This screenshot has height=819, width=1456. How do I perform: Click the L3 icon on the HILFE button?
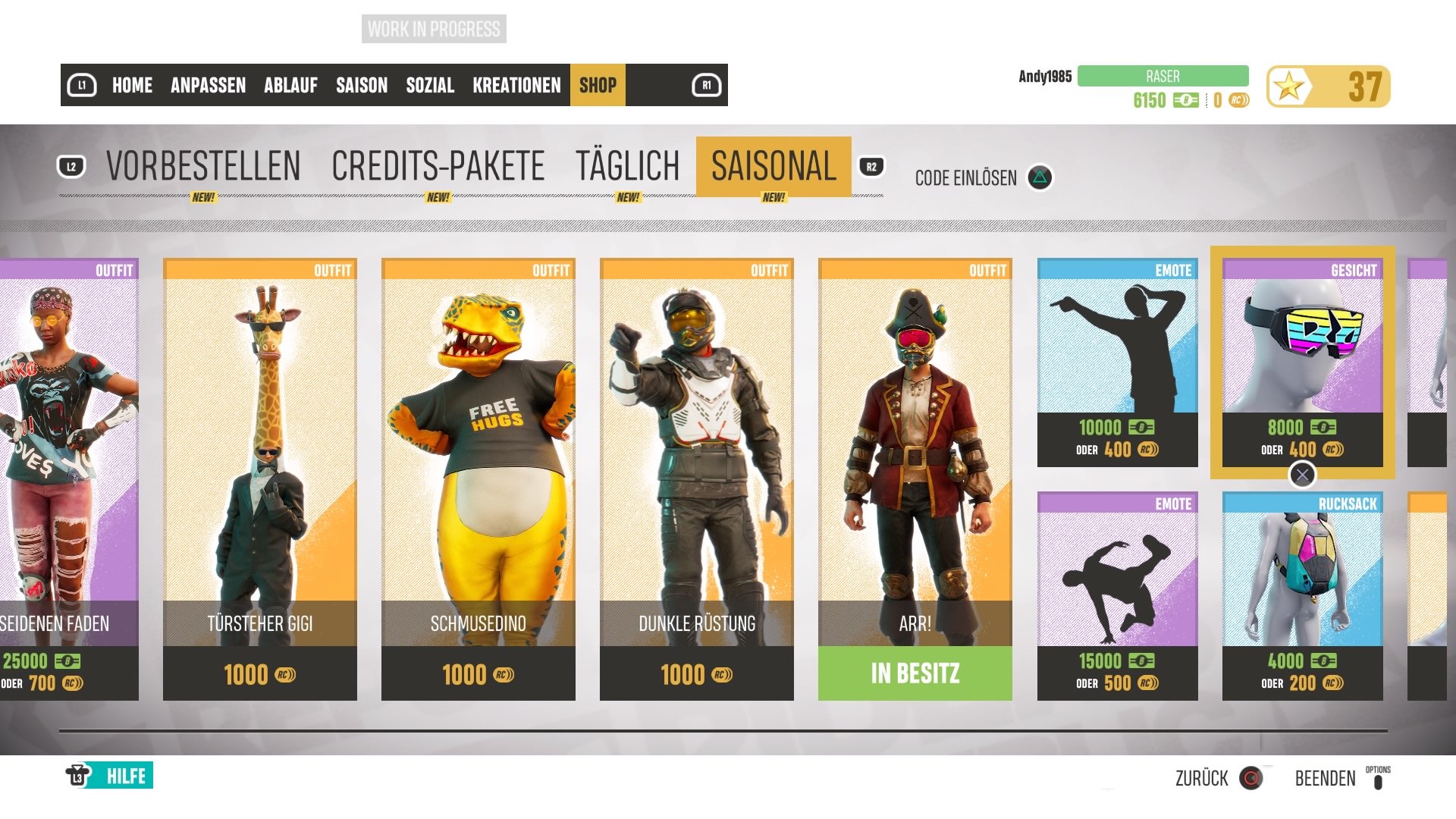pos(78,776)
